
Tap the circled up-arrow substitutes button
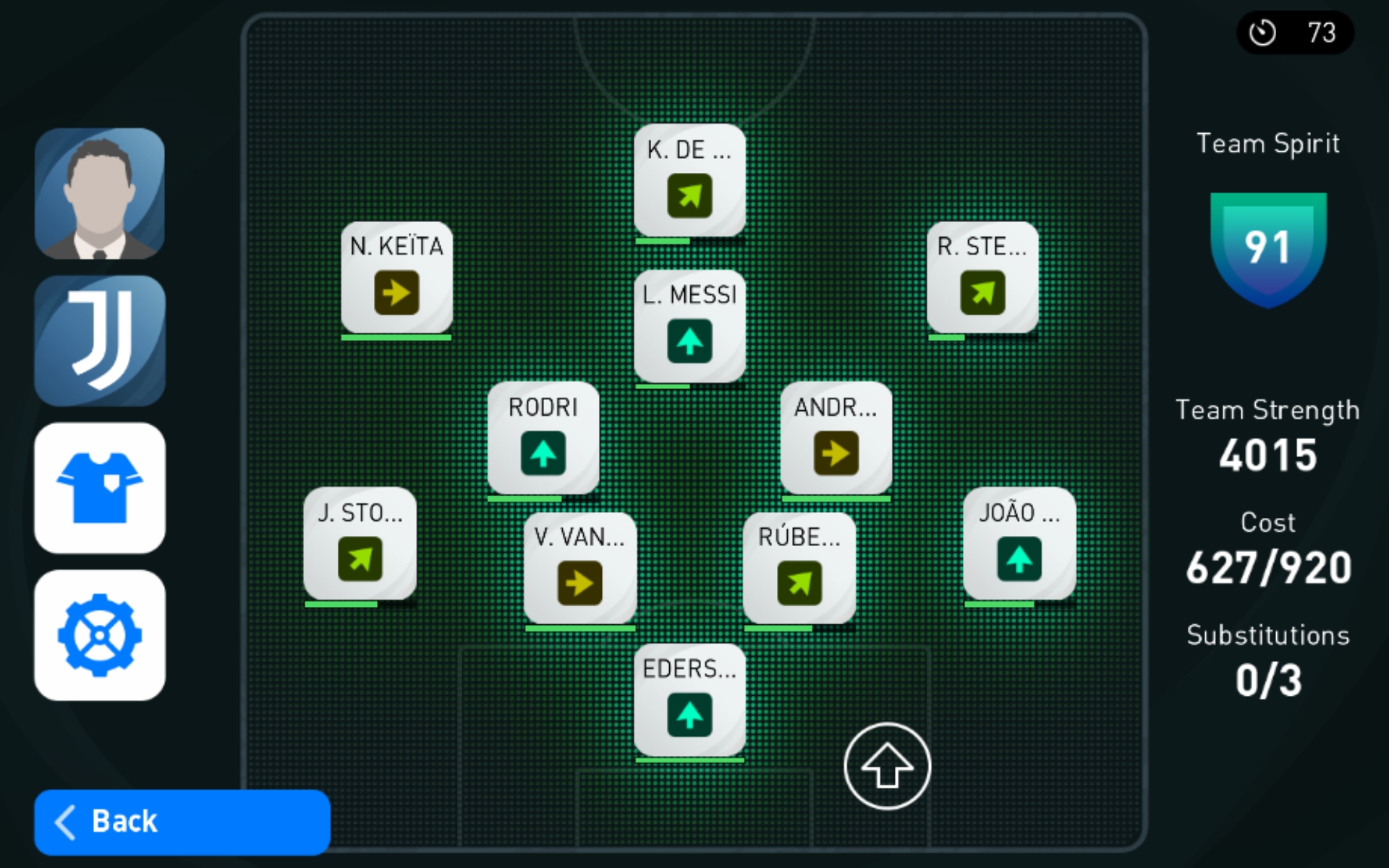pyautogui.click(x=887, y=766)
